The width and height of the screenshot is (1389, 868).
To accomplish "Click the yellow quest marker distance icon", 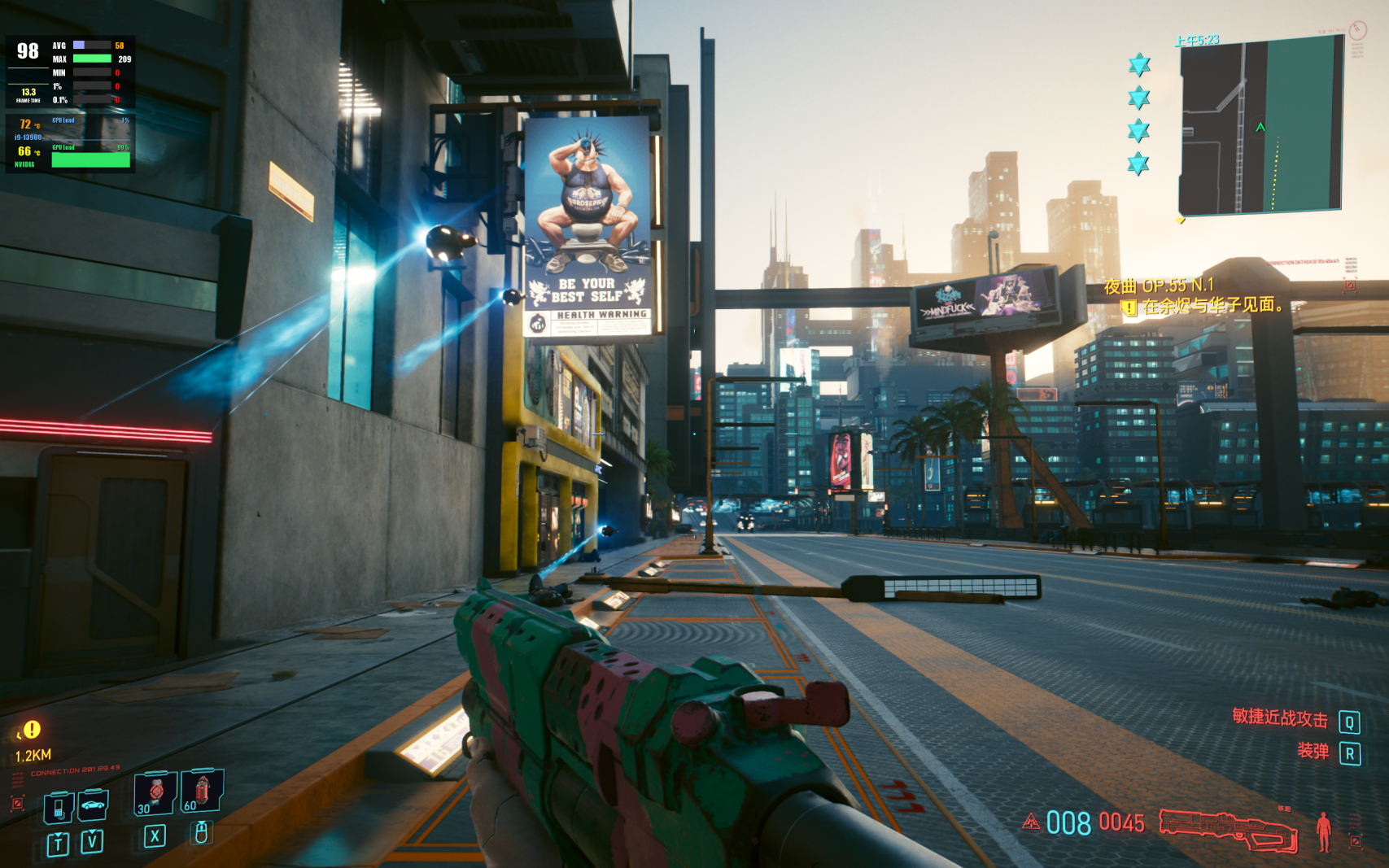I will (x=31, y=730).
